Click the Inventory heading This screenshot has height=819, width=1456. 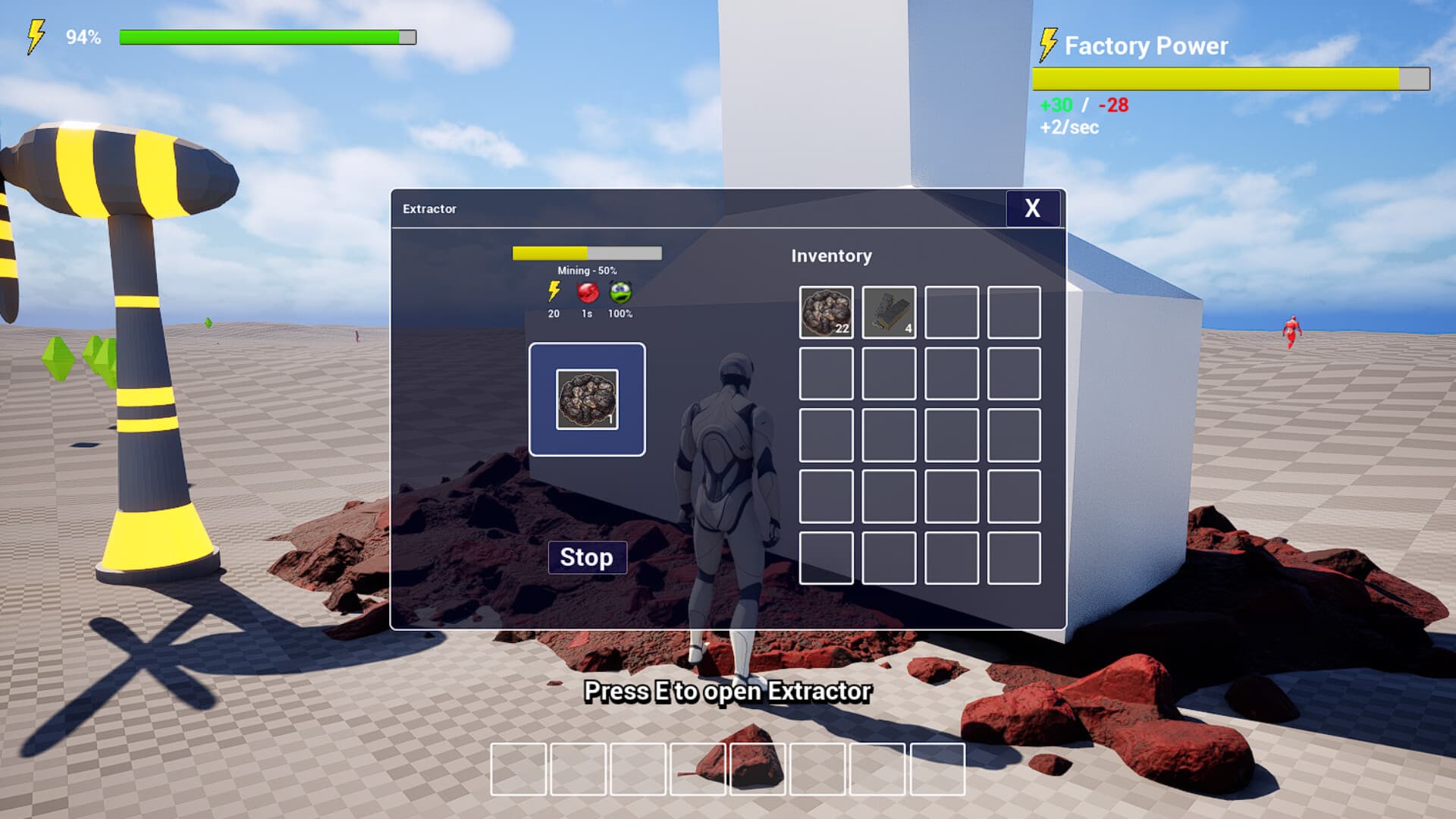(831, 256)
